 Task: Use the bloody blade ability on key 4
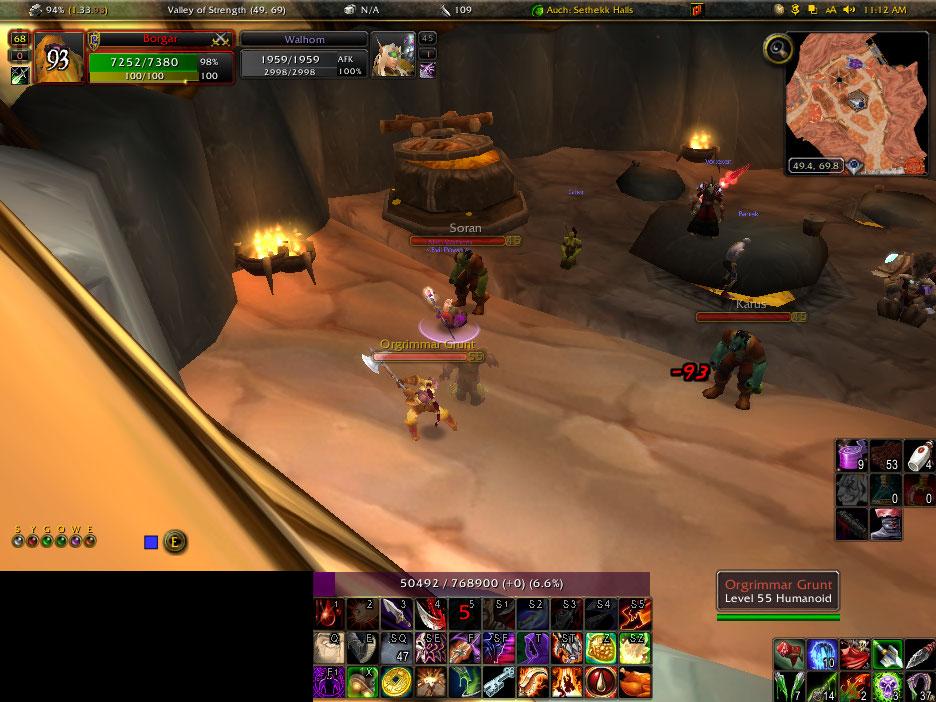pos(431,613)
